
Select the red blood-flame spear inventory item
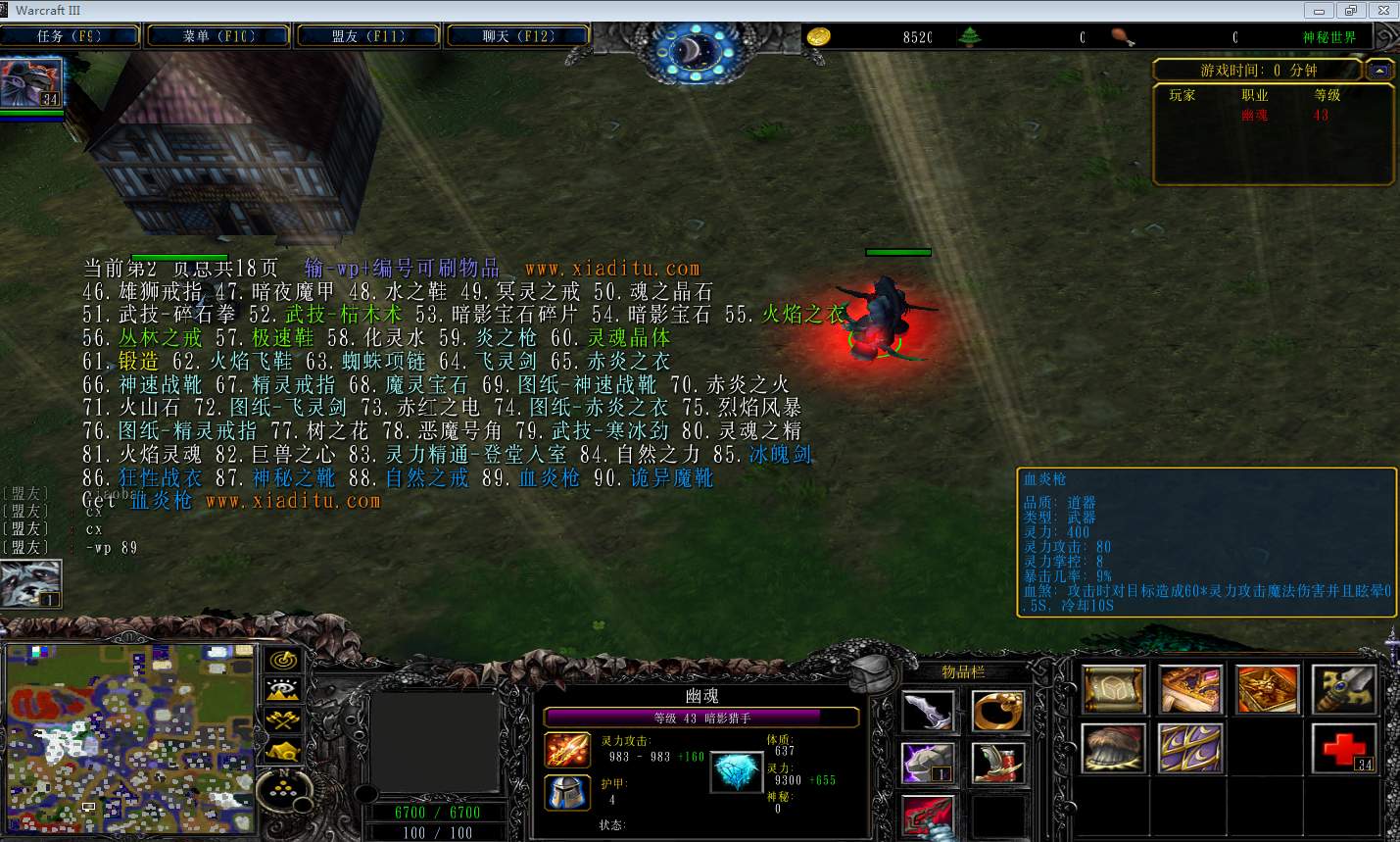tap(927, 816)
